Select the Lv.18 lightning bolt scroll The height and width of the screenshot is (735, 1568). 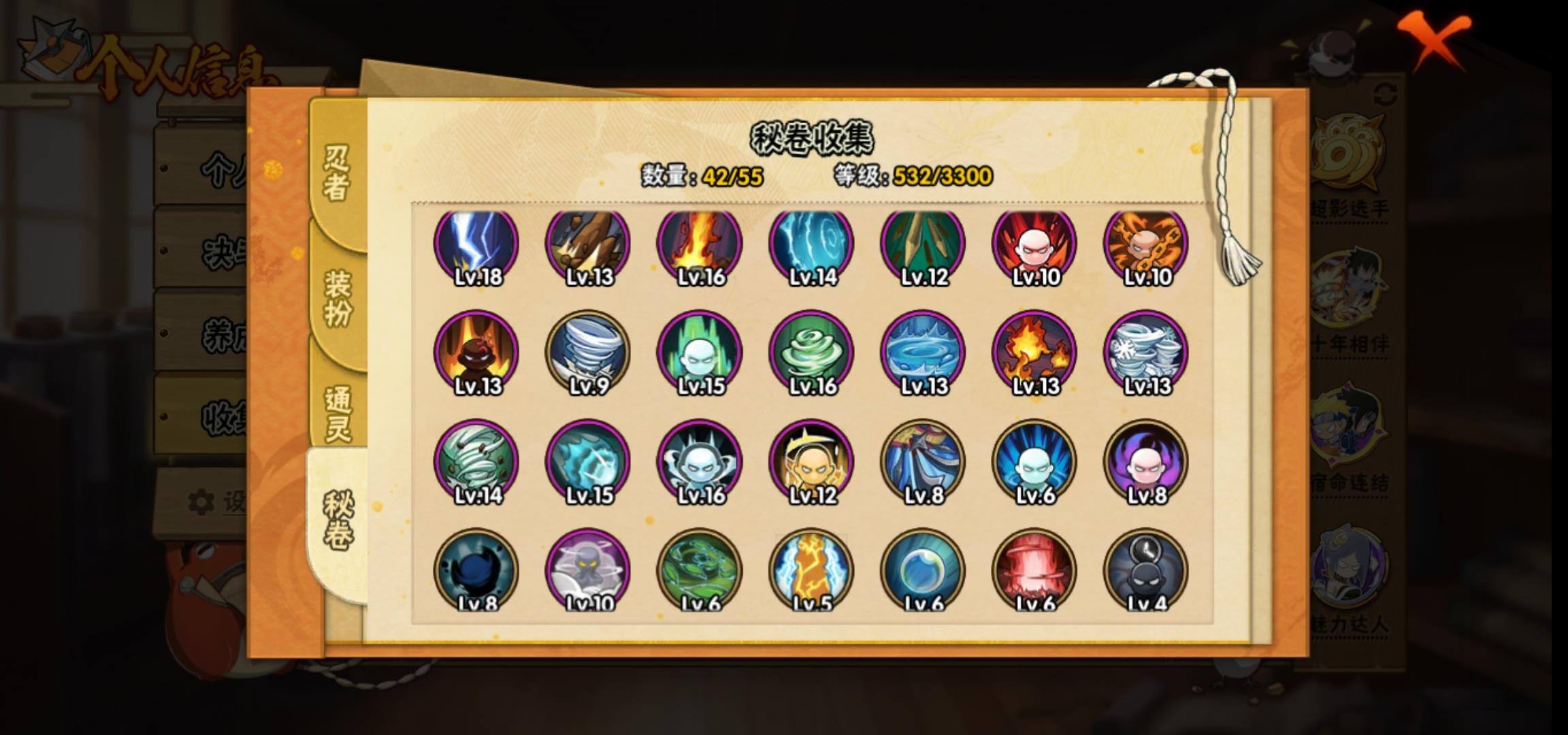(476, 245)
